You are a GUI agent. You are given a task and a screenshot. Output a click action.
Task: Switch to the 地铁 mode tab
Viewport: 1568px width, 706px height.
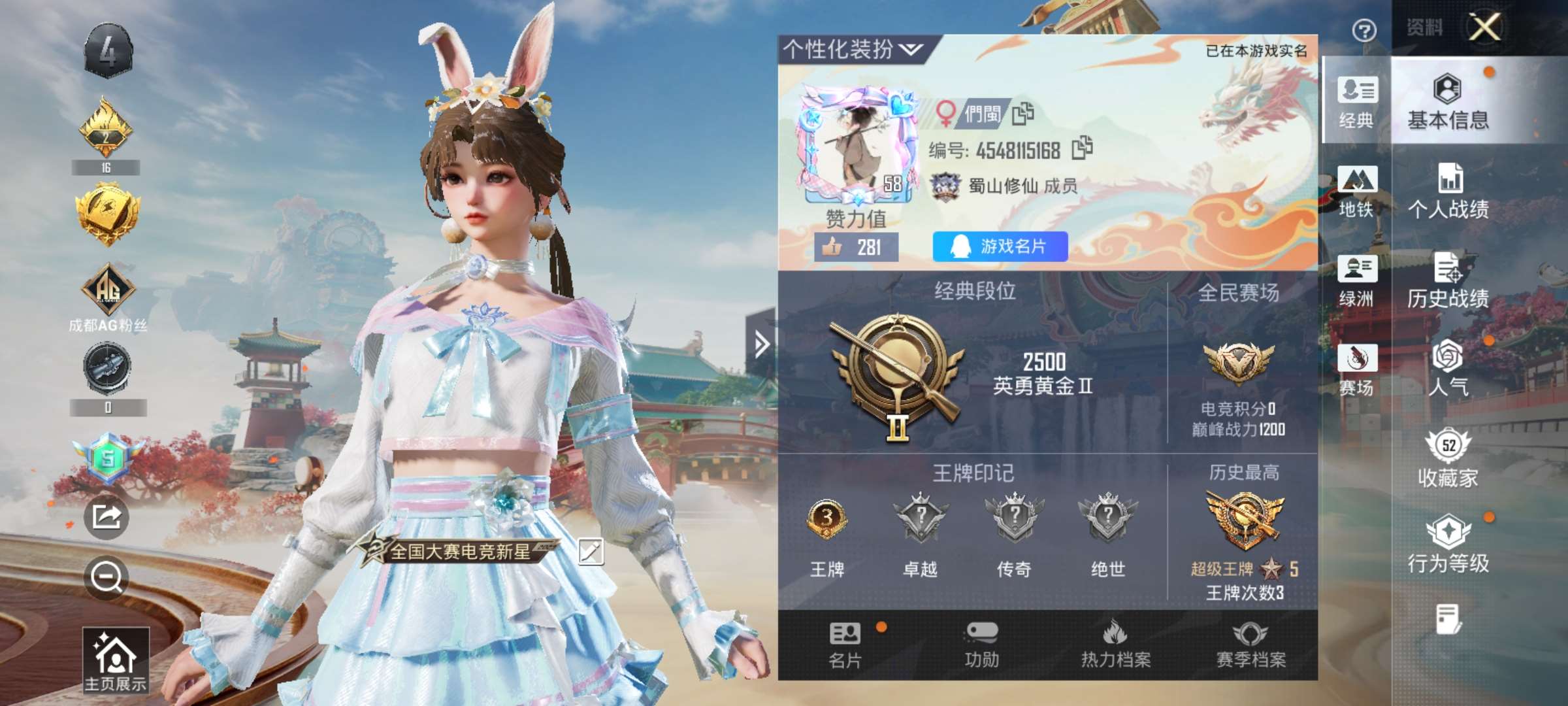pyautogui.click(x=1356, y=192)
